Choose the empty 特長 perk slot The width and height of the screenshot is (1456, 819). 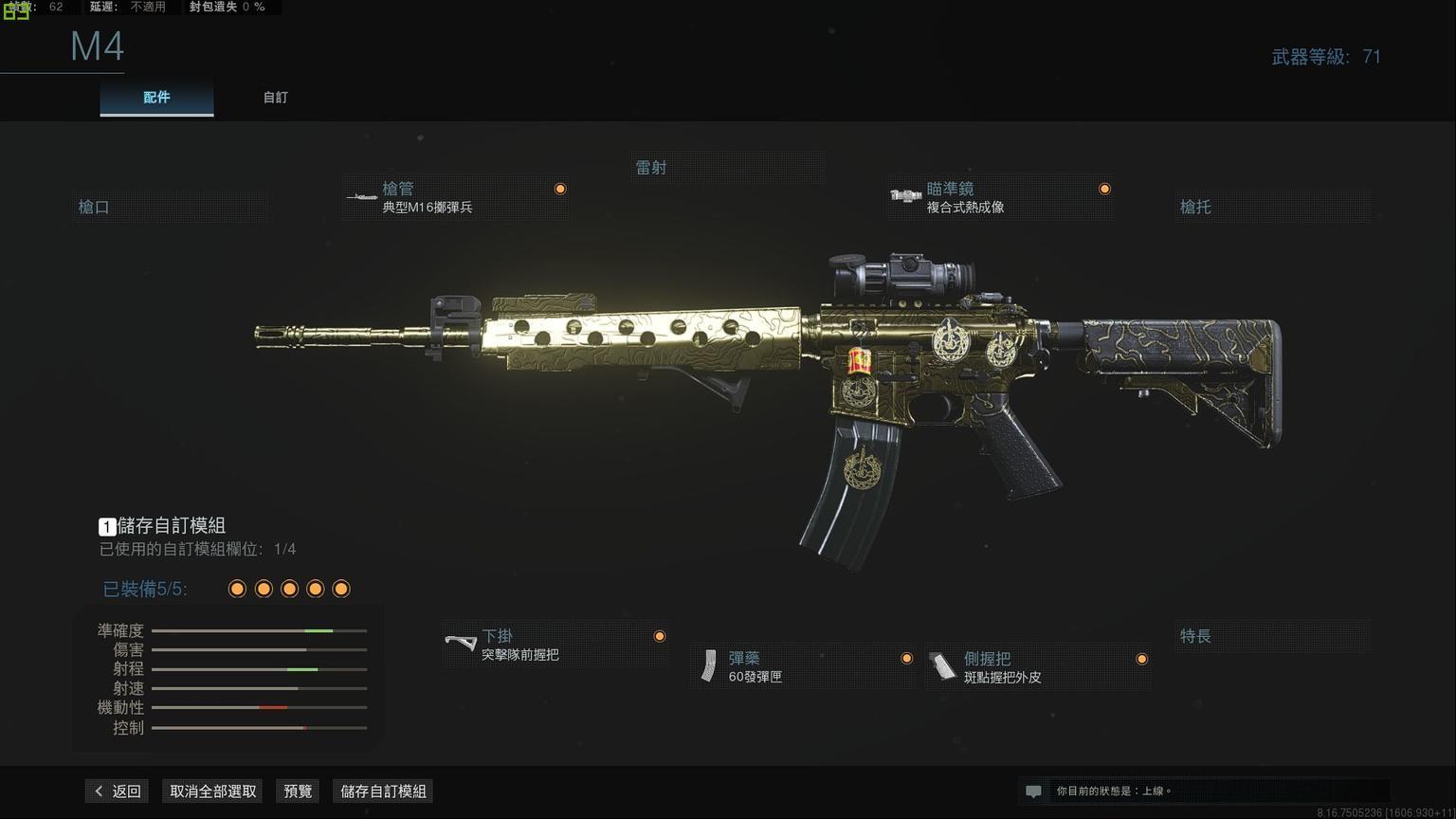coord(1272,636)
